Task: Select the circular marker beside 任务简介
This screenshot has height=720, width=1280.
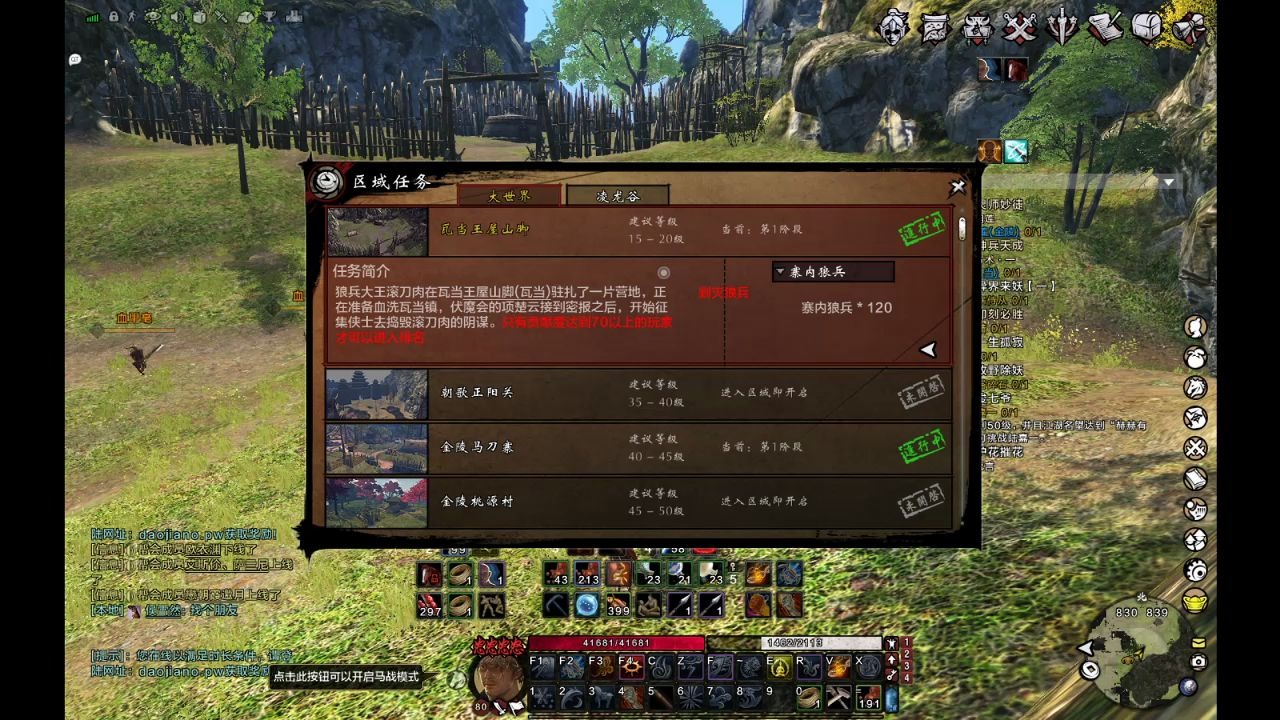Action: point(664,274)
